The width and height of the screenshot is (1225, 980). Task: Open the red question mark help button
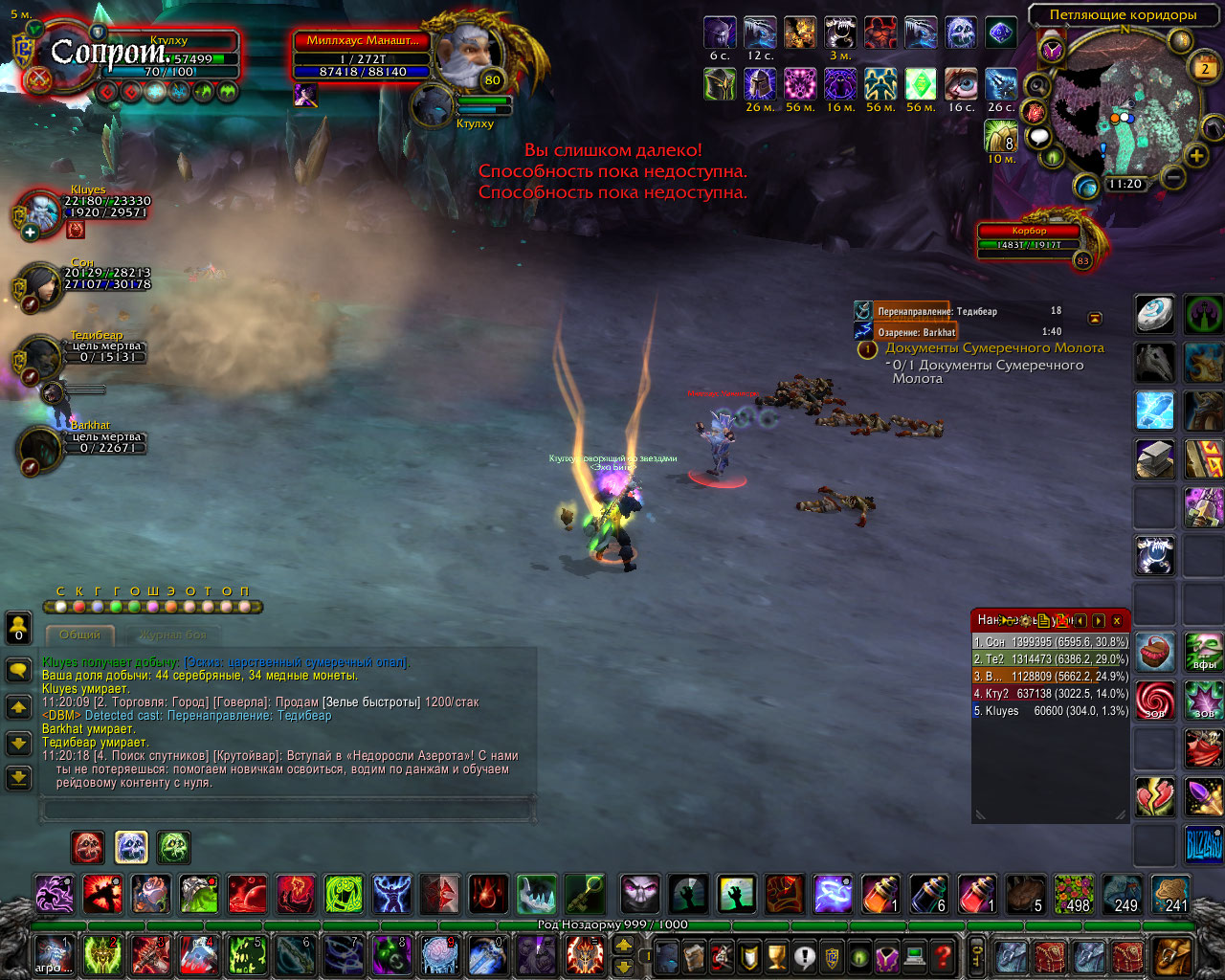pyautogui.click(x=943, y=956)
